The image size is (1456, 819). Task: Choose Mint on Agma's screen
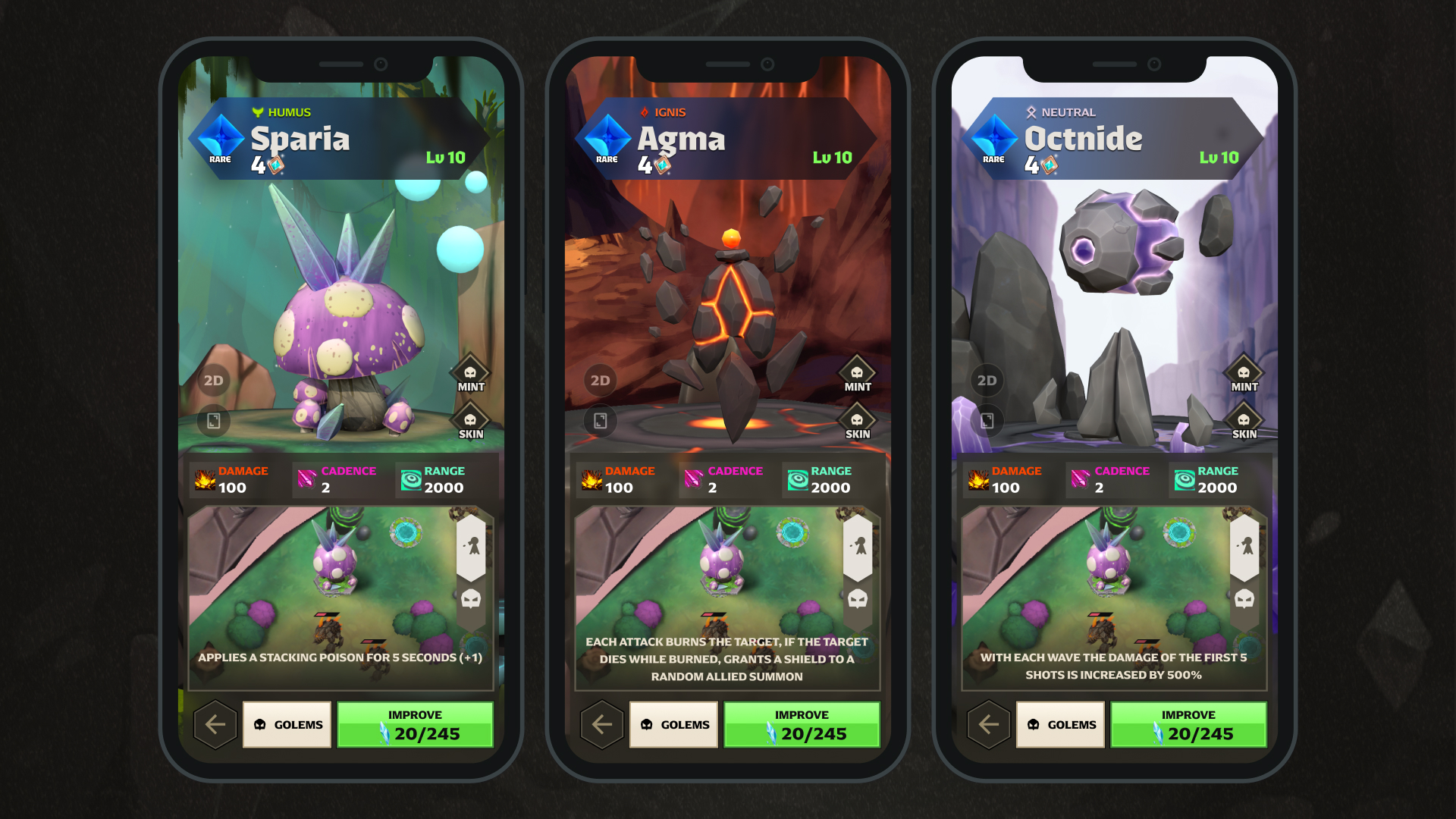[x=857, y=375]
